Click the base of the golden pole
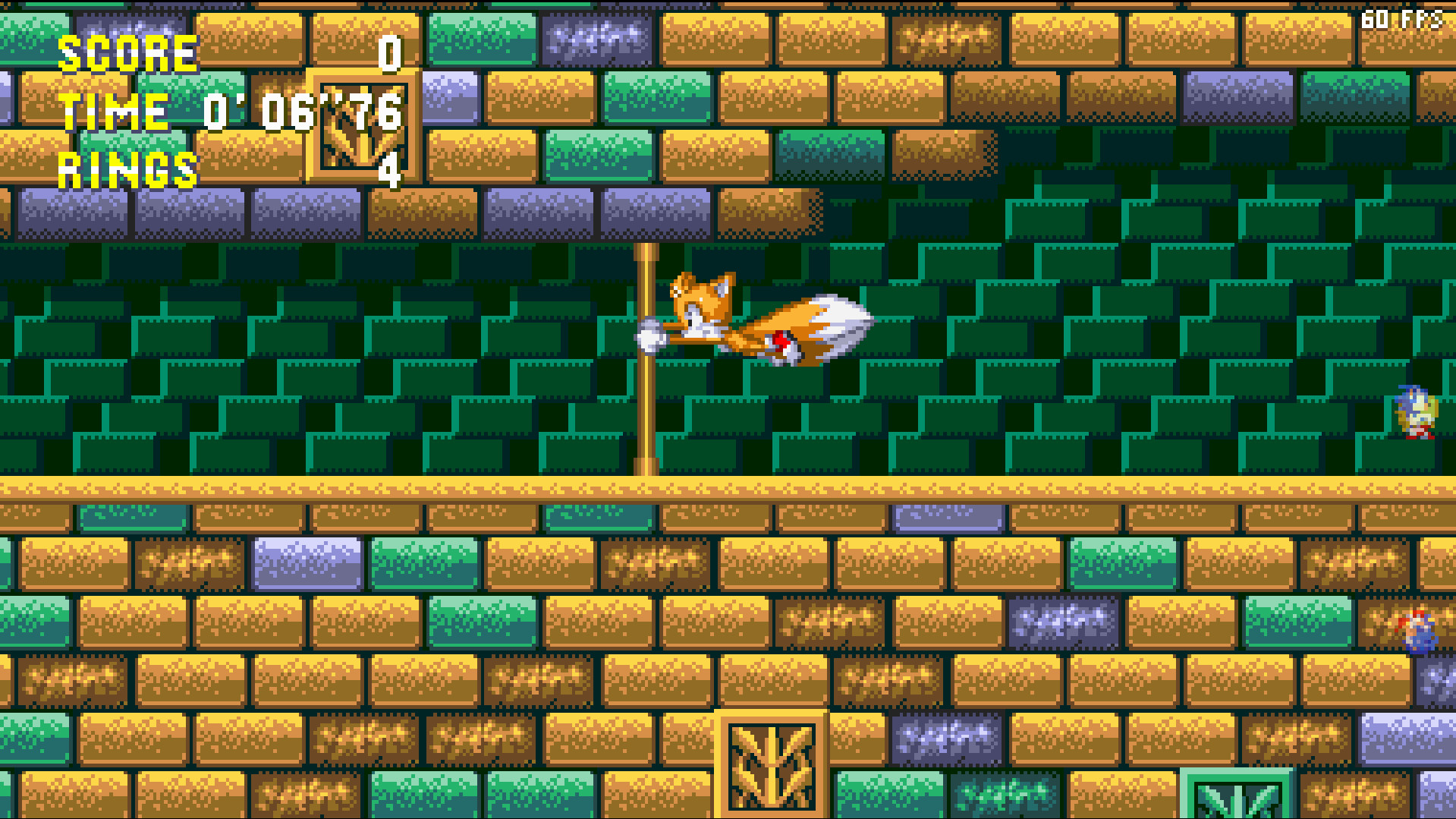Viewport: 1456px width, 819px height. click(646, 467)
